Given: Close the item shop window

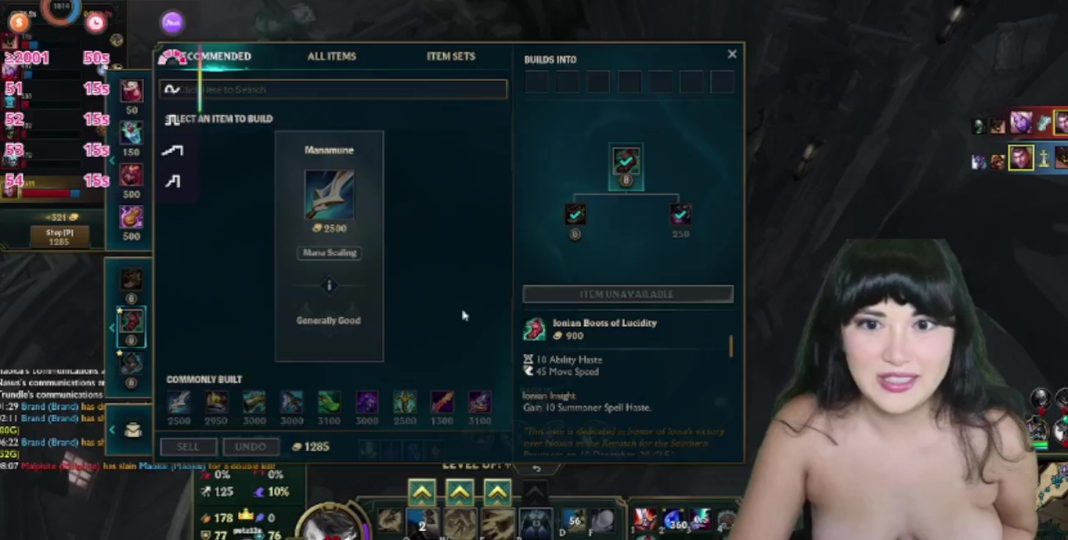Looking at the screenshot, I should tap(732, 55).
